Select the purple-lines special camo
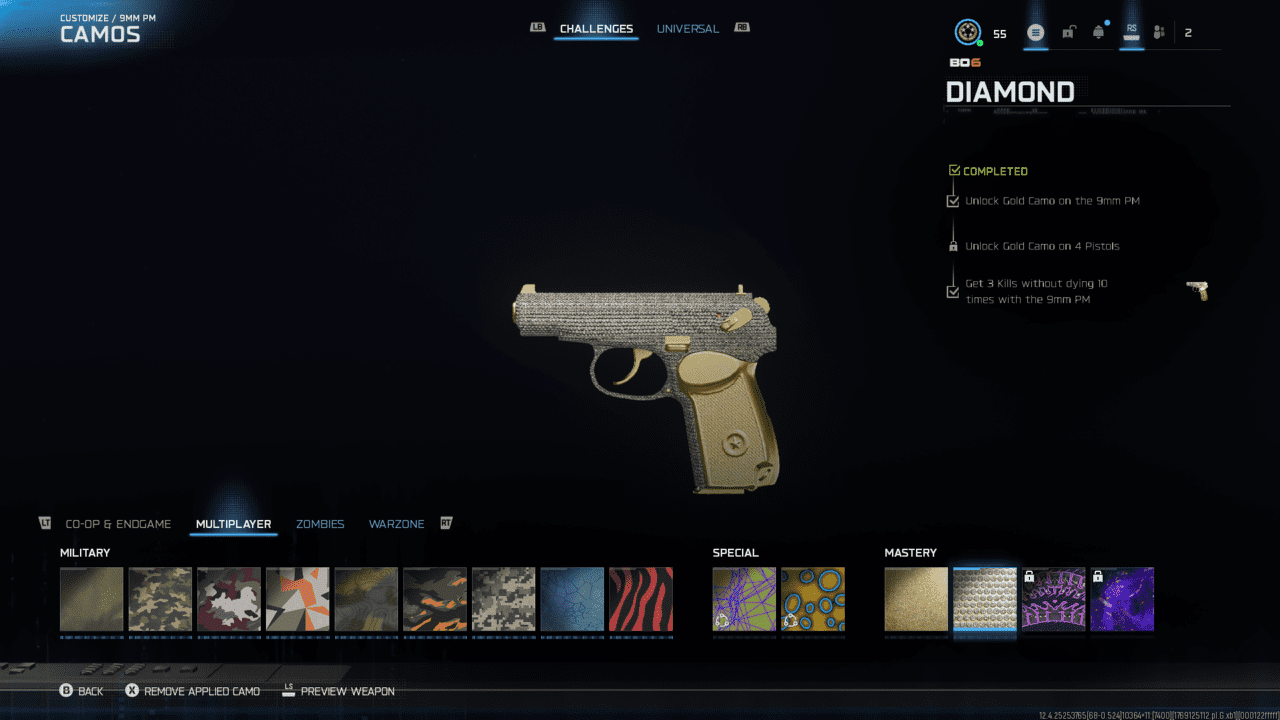Screen dimensions: 1280x720 click(744, 600)
